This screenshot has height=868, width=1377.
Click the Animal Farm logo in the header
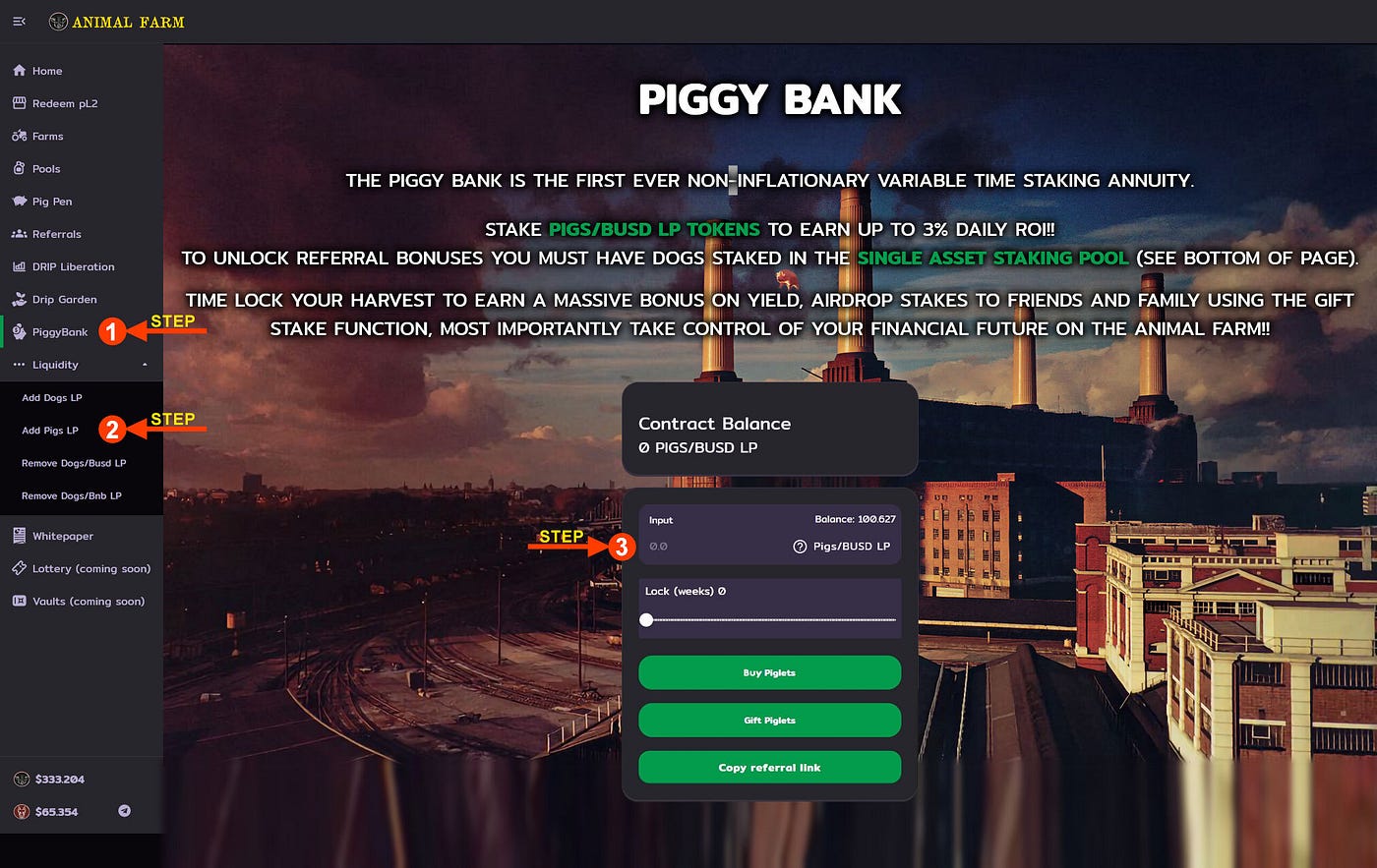pyautogui.click(x=116, y=21)
